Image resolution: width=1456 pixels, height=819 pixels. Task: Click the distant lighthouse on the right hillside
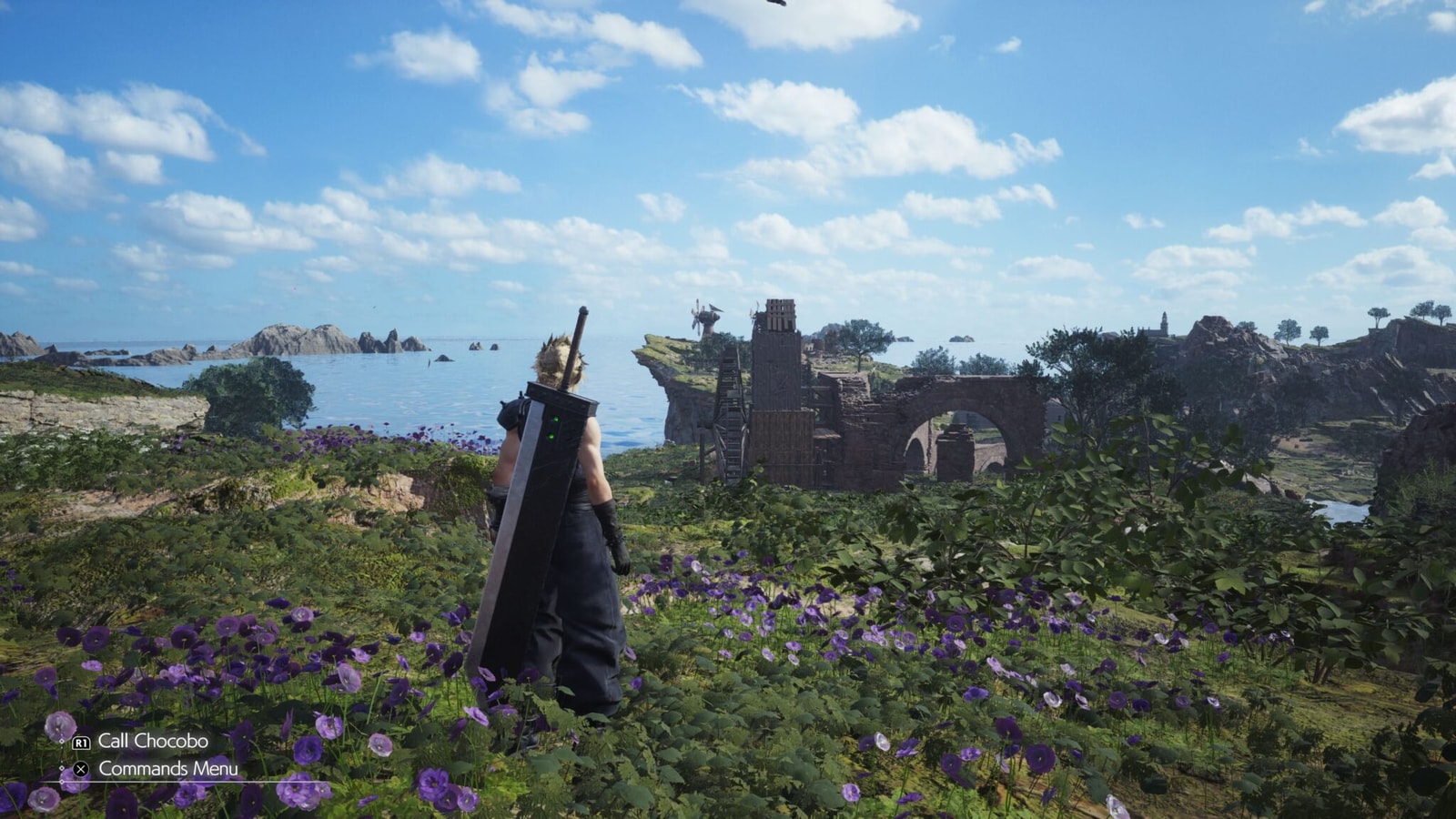pyautogui.click(x=1164, y=321)
